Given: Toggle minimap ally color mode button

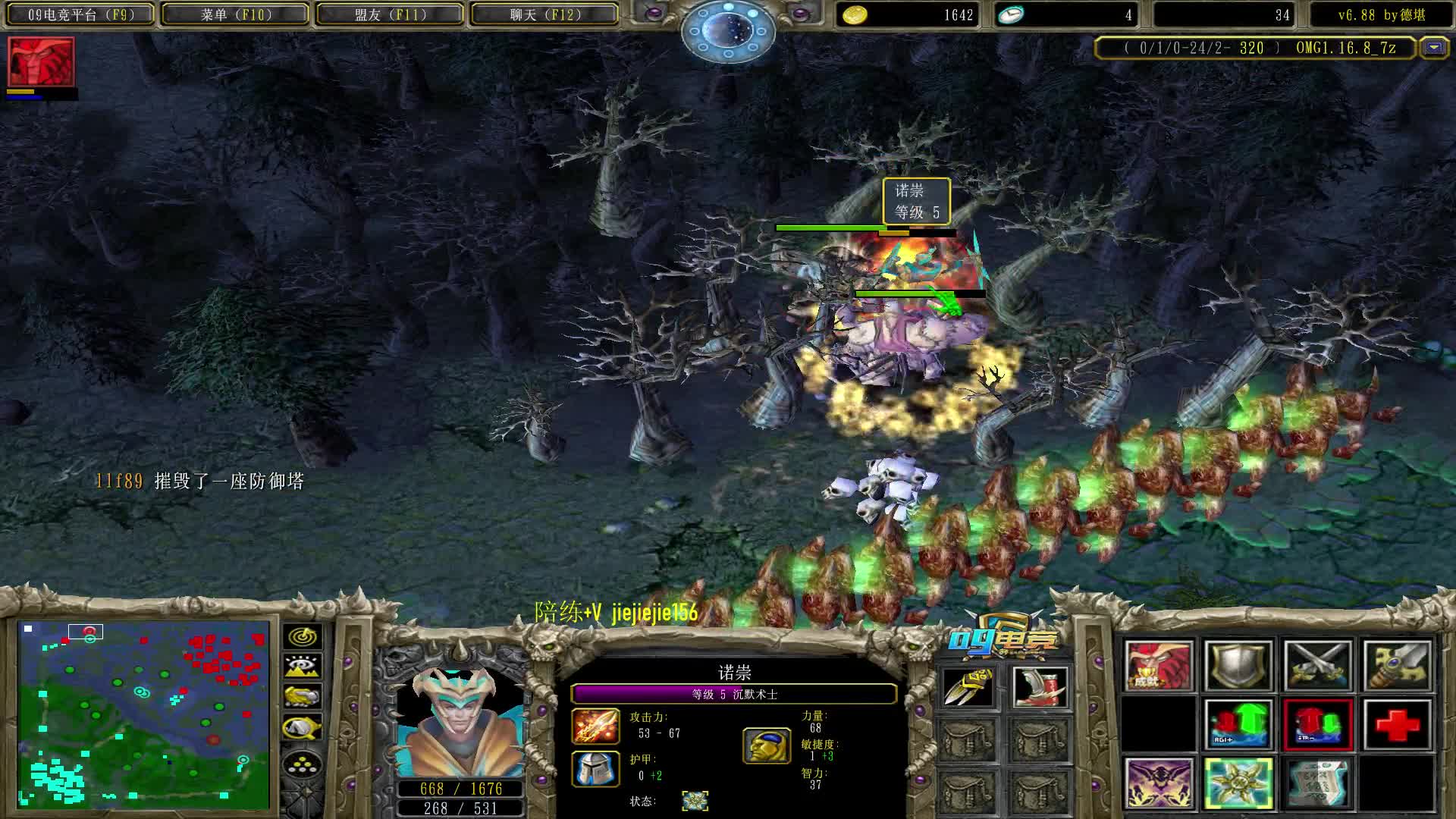Looking at the screenshot, I should (303, 696).
